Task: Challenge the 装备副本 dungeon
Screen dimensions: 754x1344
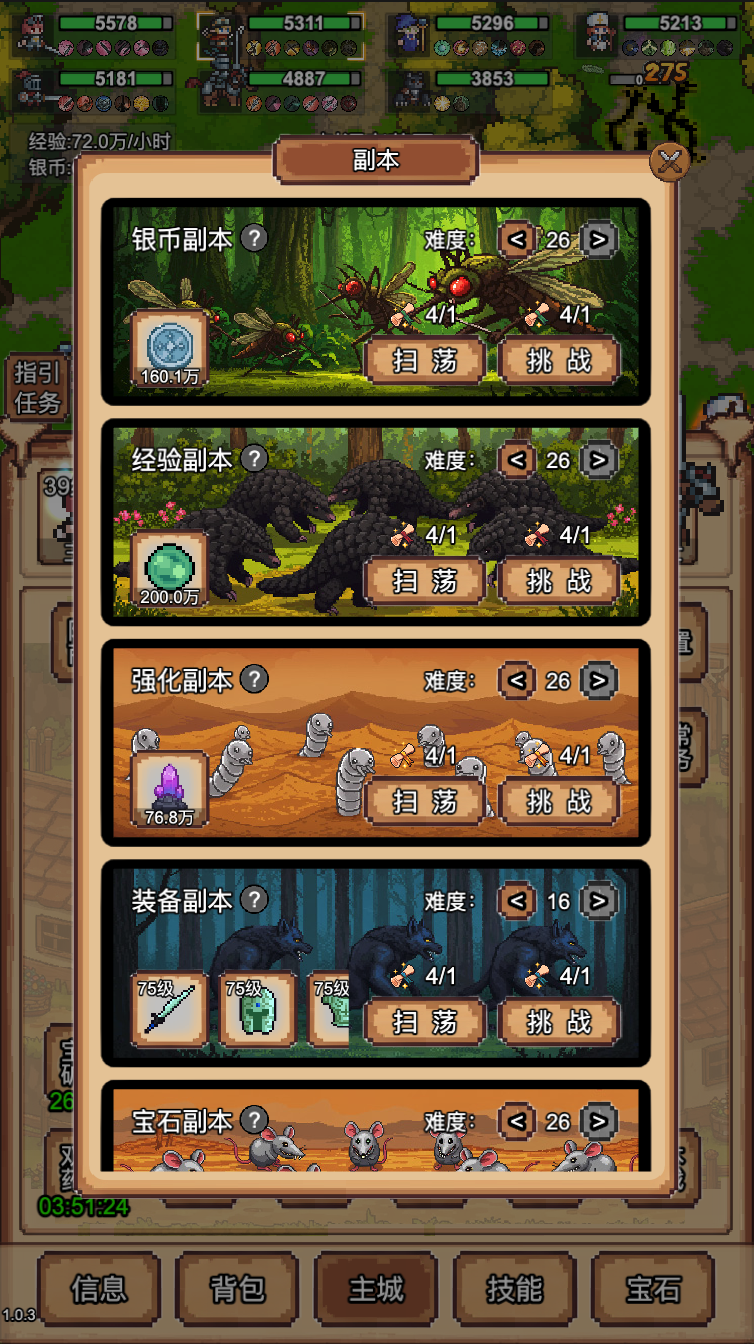Action: (x=560, y=1022)
